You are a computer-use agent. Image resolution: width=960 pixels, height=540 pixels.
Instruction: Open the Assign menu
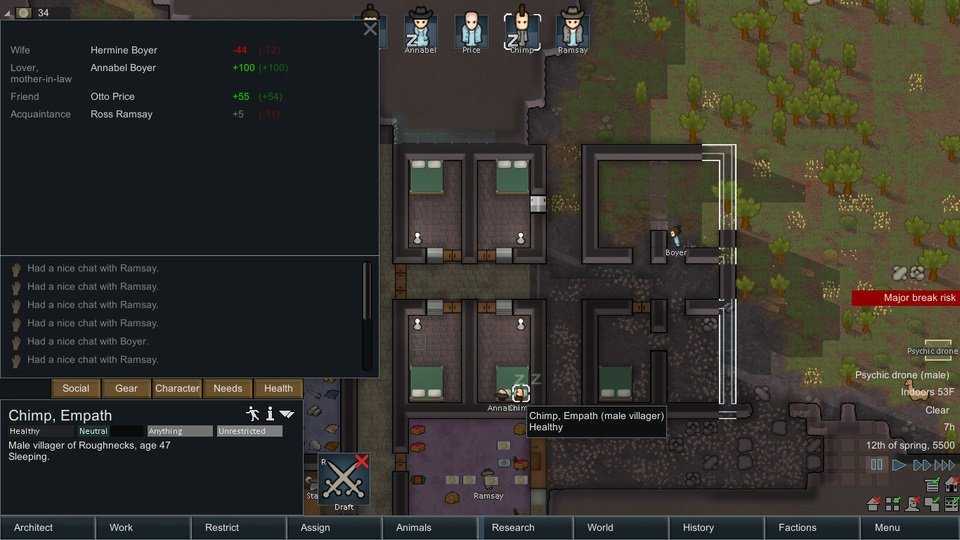[x=315, y=527]
